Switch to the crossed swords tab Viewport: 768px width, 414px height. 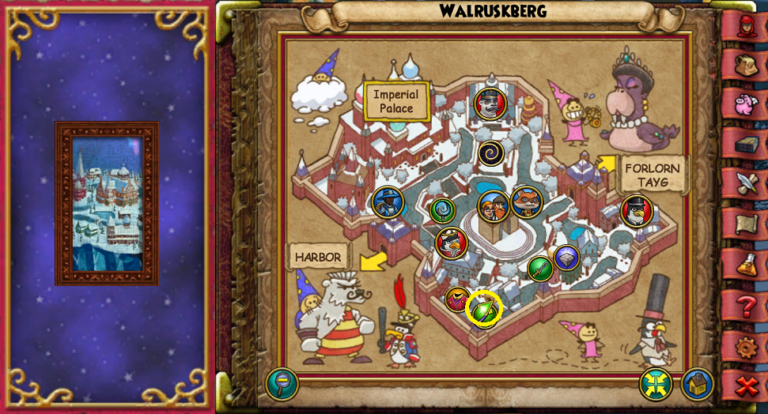click(x=746, y=184)
